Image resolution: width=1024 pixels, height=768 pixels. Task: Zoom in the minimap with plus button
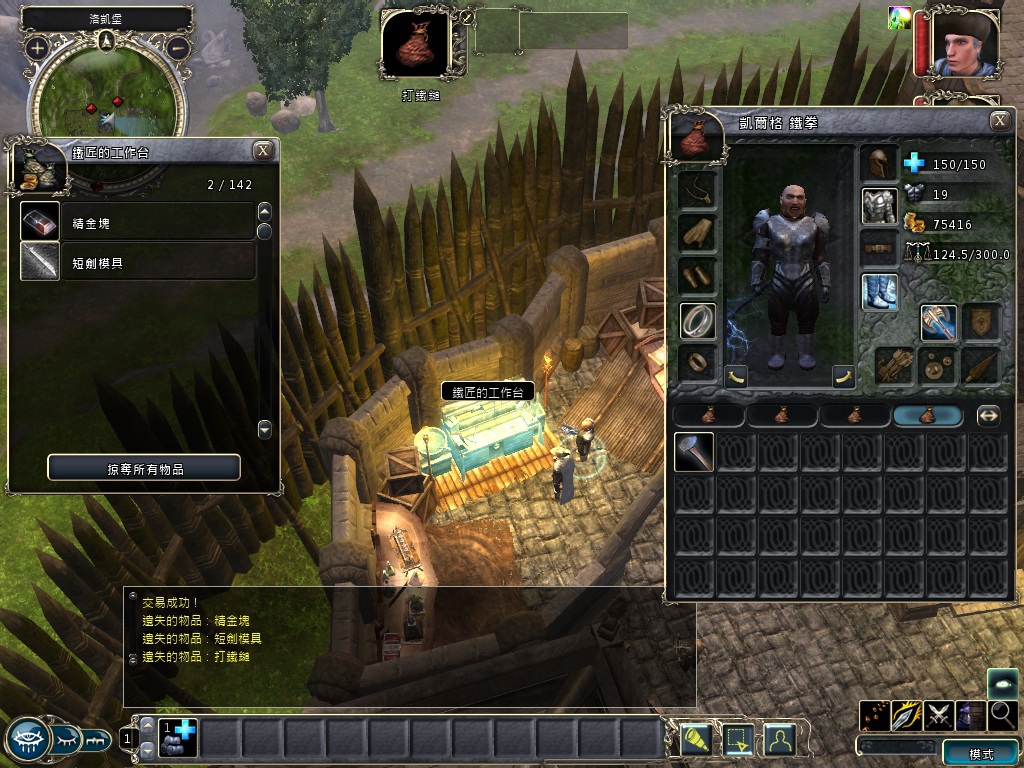point(37,47)
